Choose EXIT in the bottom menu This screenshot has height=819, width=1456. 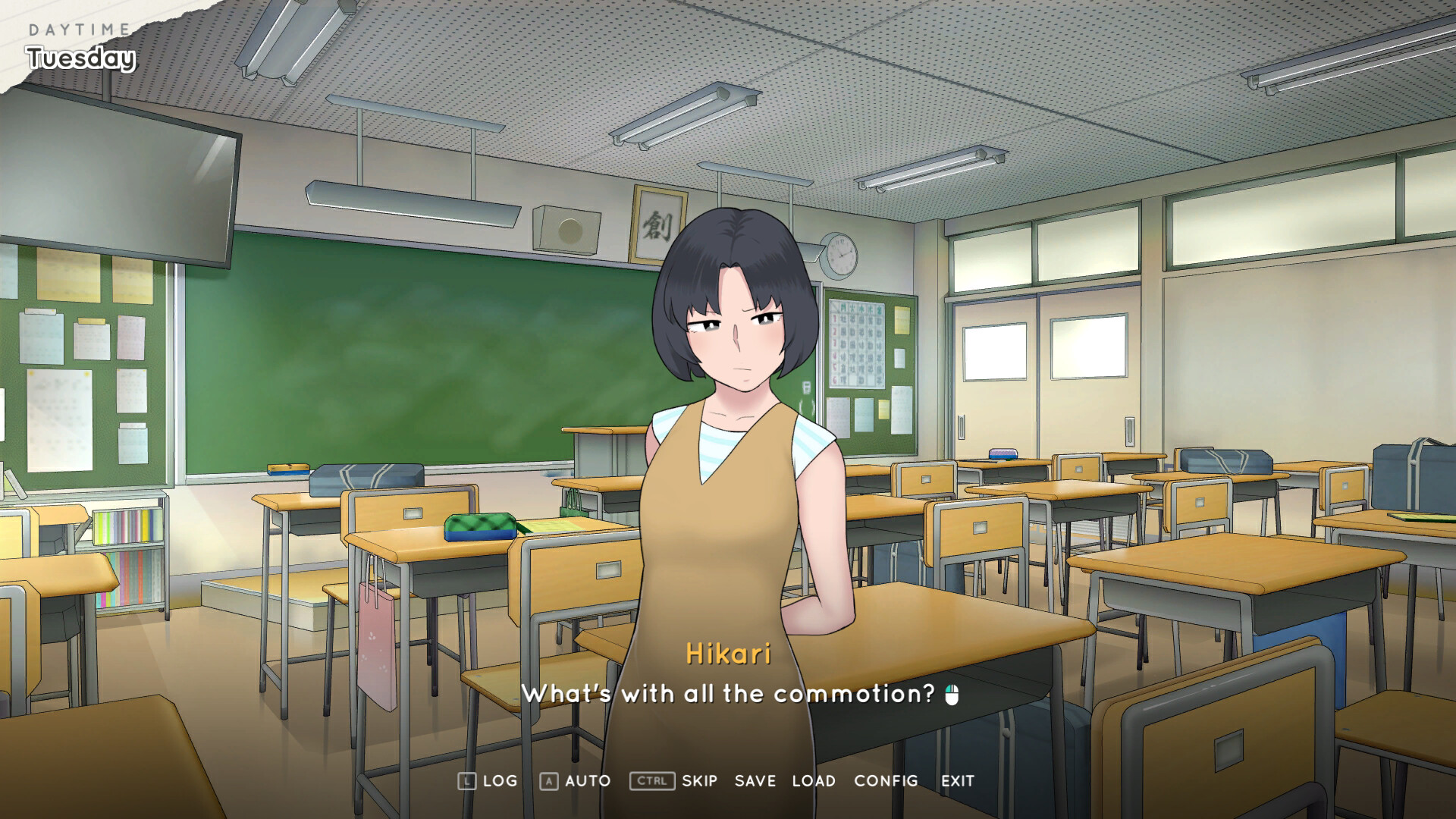(957, 780)
